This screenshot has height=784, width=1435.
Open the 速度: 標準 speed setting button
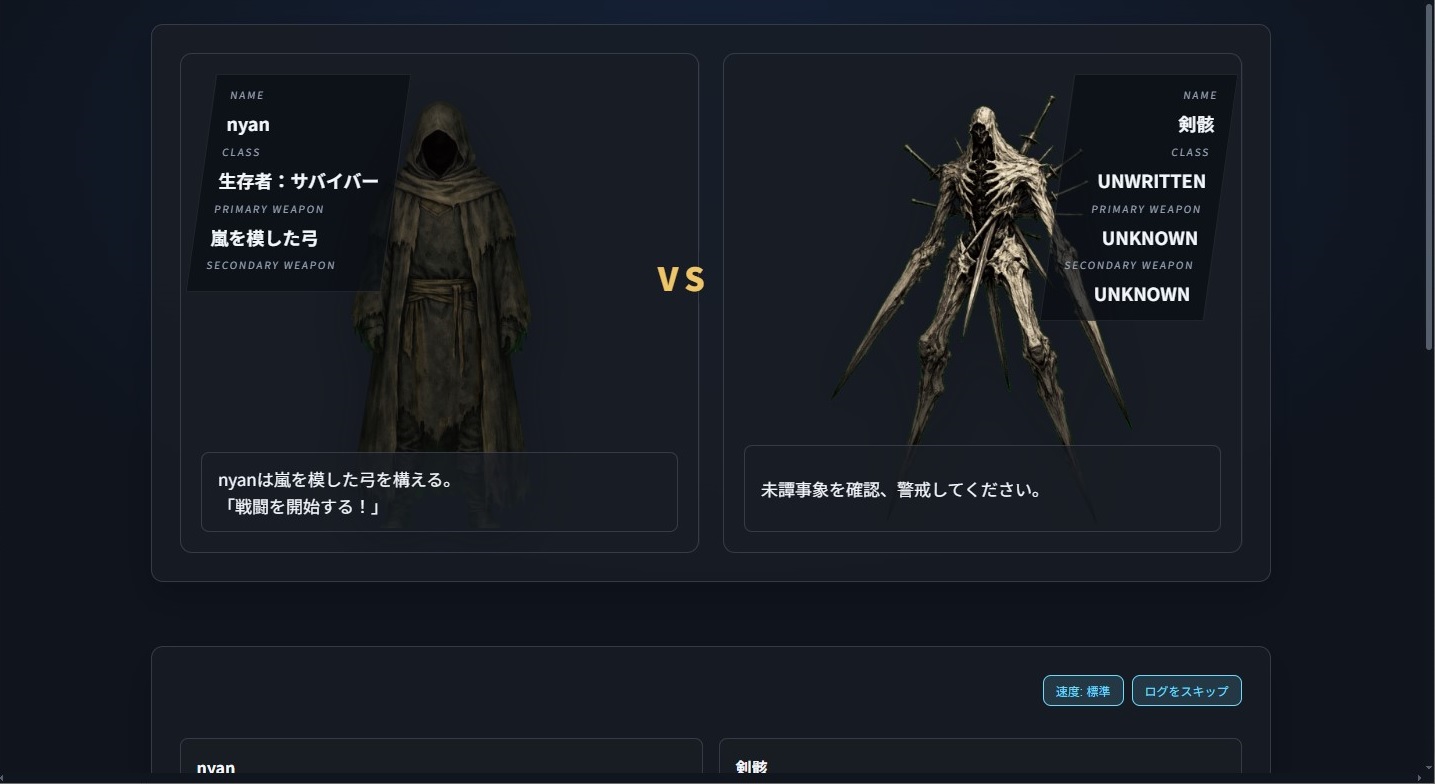pyautogui.click(x=1082, y=690)
